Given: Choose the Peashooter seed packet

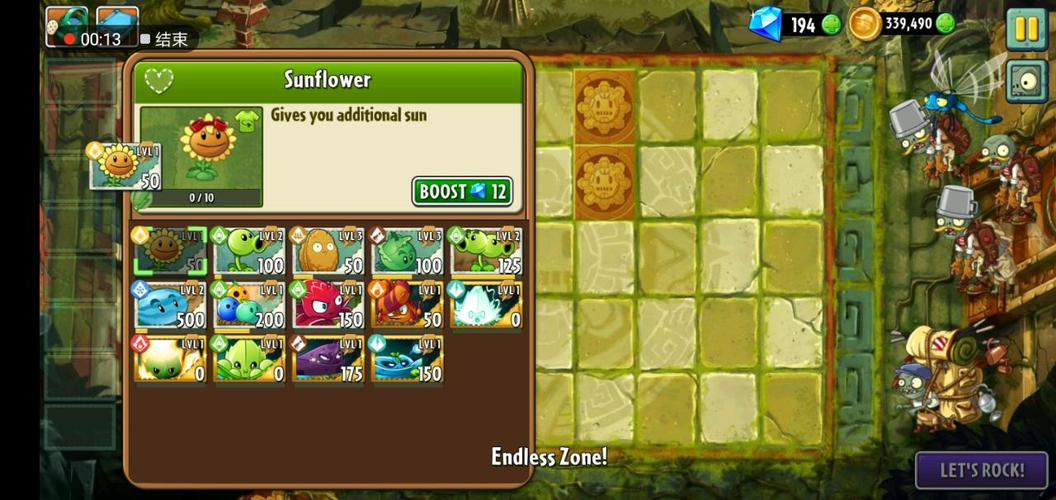Looking at the screenshot, I should (249, 252).
